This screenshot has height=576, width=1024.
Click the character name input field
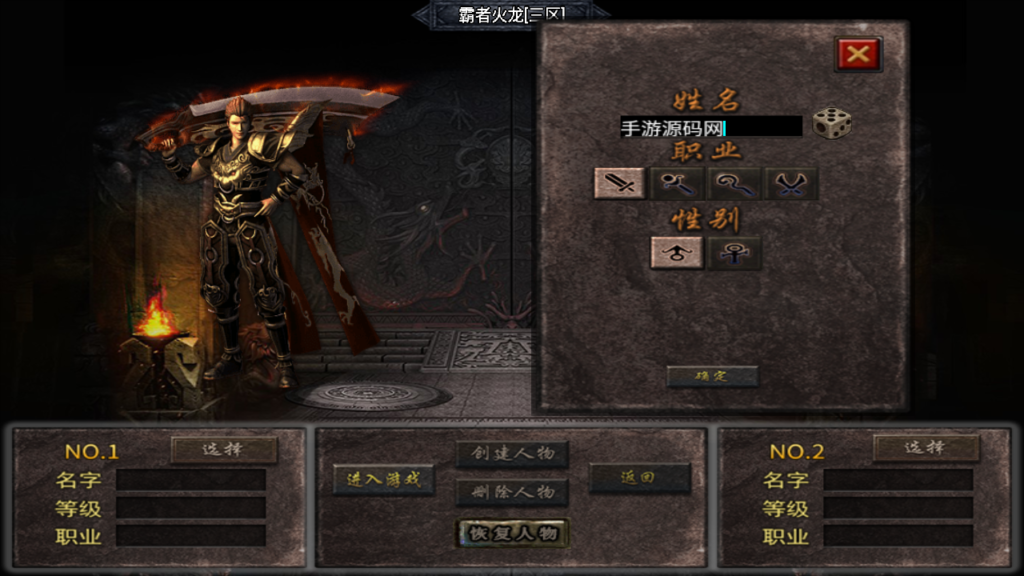pyautogui.click(x=710, y=127)
